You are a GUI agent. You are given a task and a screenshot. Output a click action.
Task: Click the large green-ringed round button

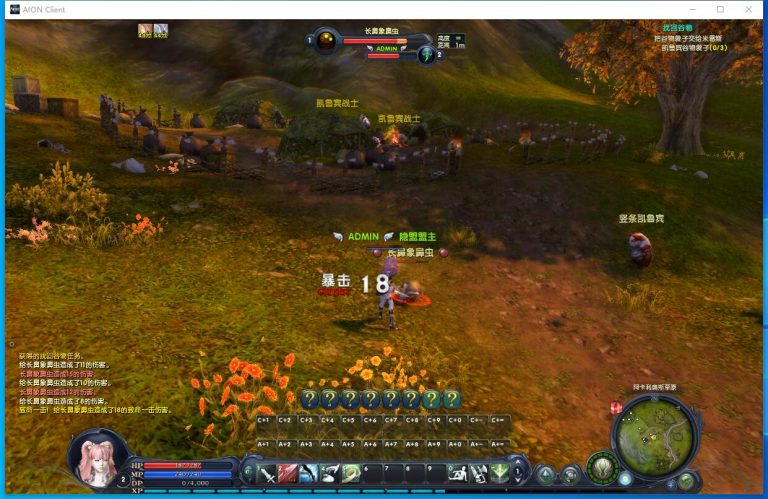[x=602, y=467]
